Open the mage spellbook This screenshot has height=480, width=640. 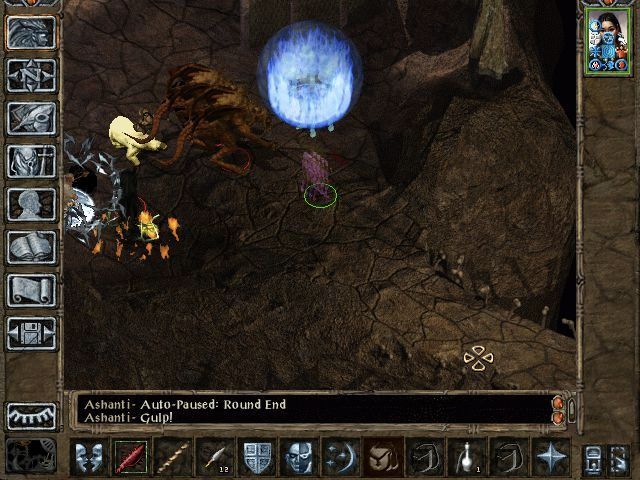point(32,246)
